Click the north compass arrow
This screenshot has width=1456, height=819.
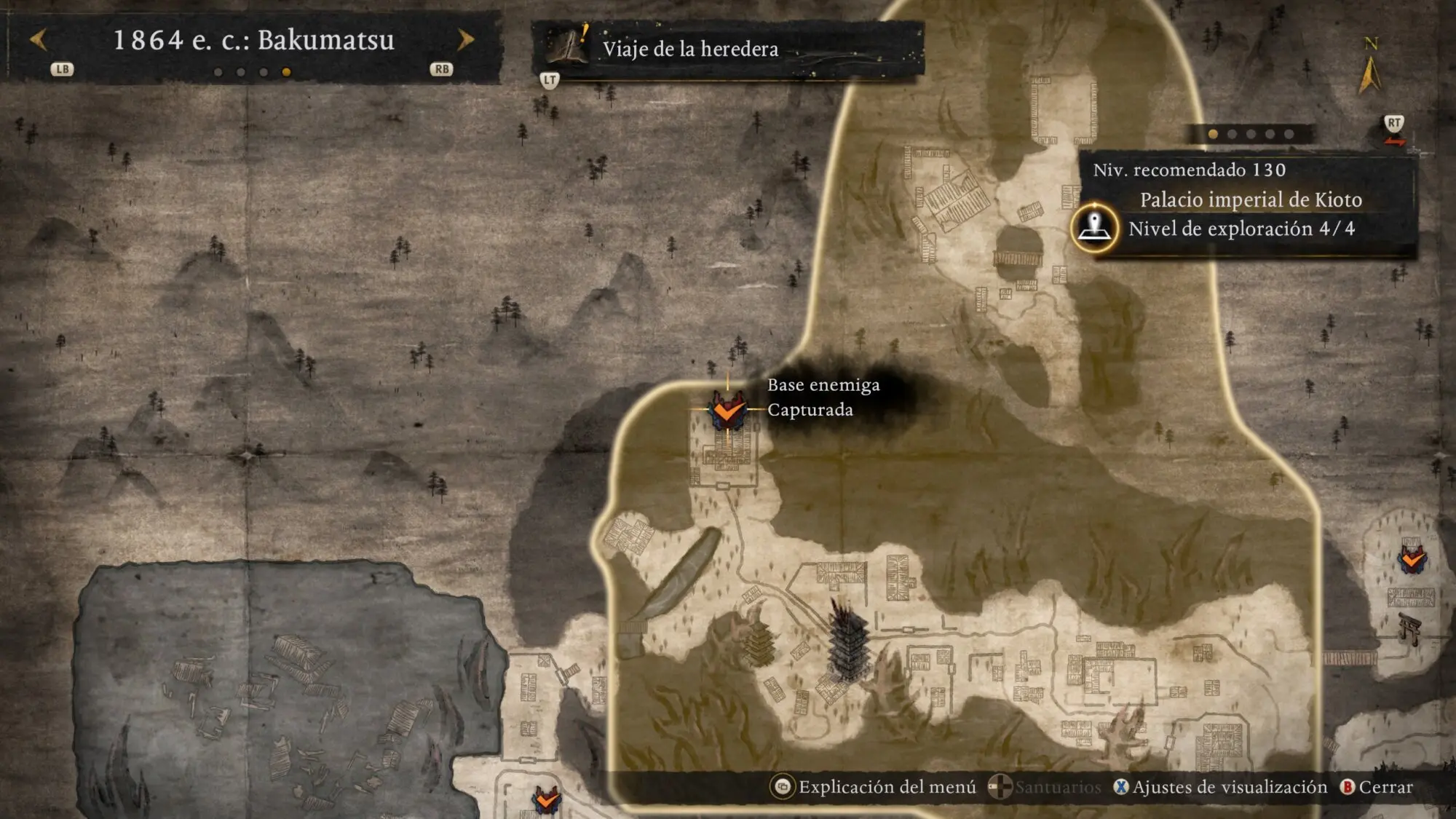point(1369,73)
